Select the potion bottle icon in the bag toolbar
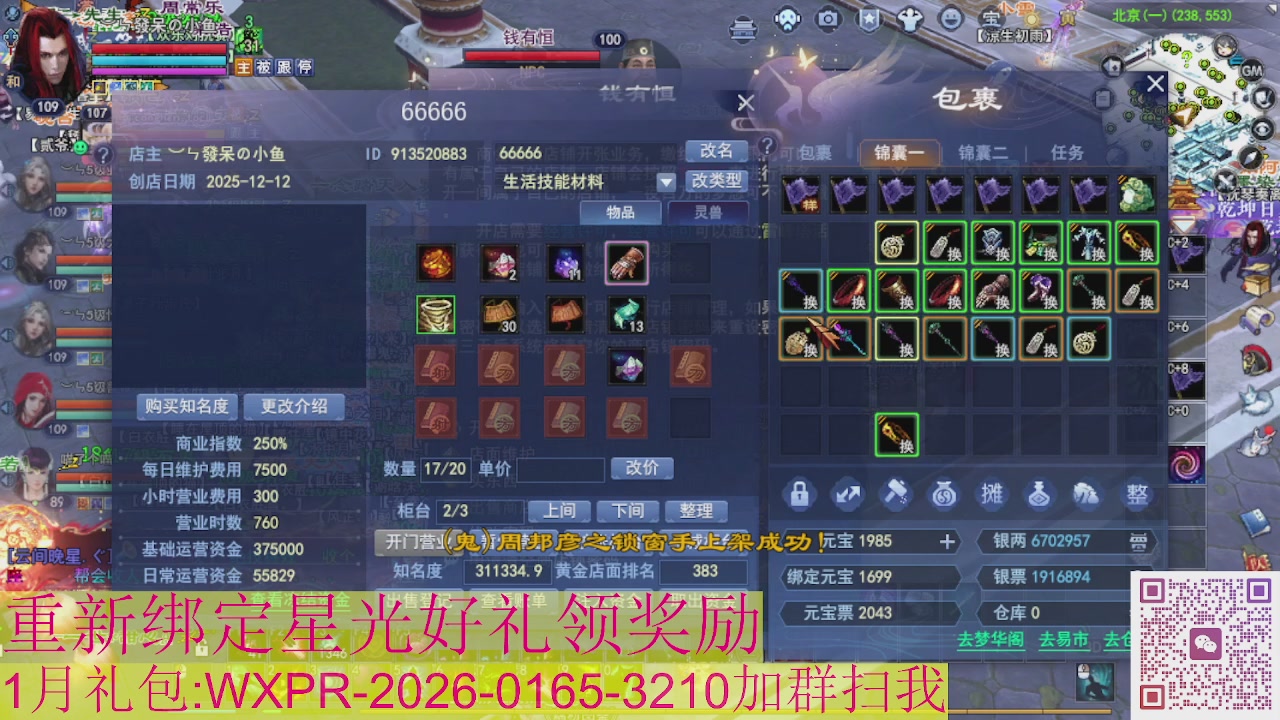The image size is (1280, 720). click(x=1040, y=493)
